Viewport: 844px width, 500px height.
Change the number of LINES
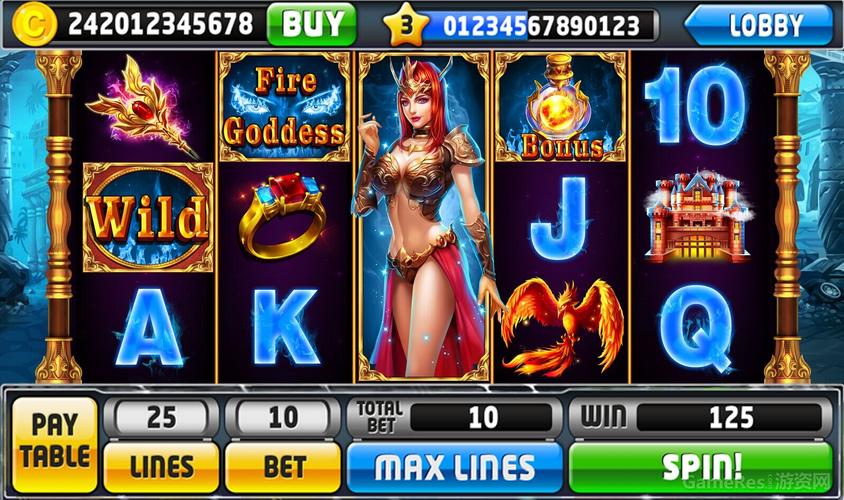pyautogui.click(x=161, y=465)
